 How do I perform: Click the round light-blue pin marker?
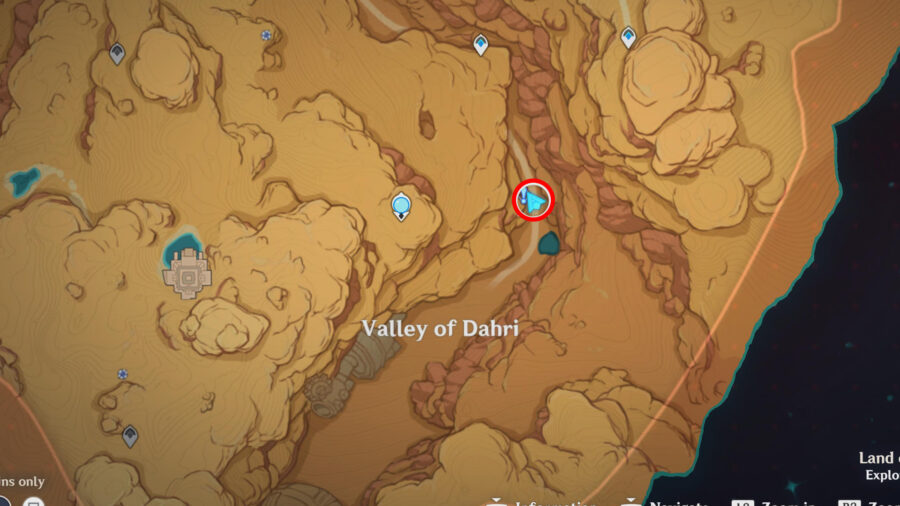(402, 206)
